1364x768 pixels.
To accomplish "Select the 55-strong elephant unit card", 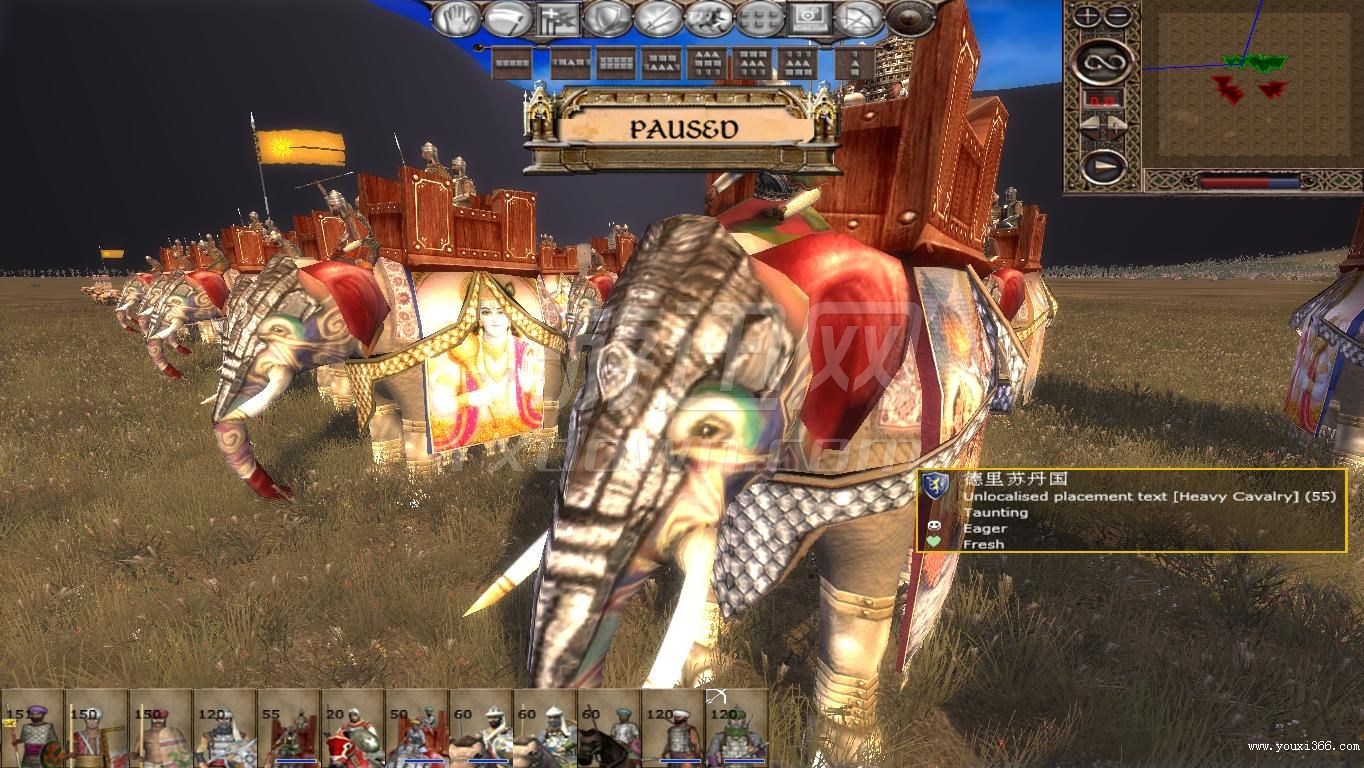I will pyautogui.click(x=288, y=728).
